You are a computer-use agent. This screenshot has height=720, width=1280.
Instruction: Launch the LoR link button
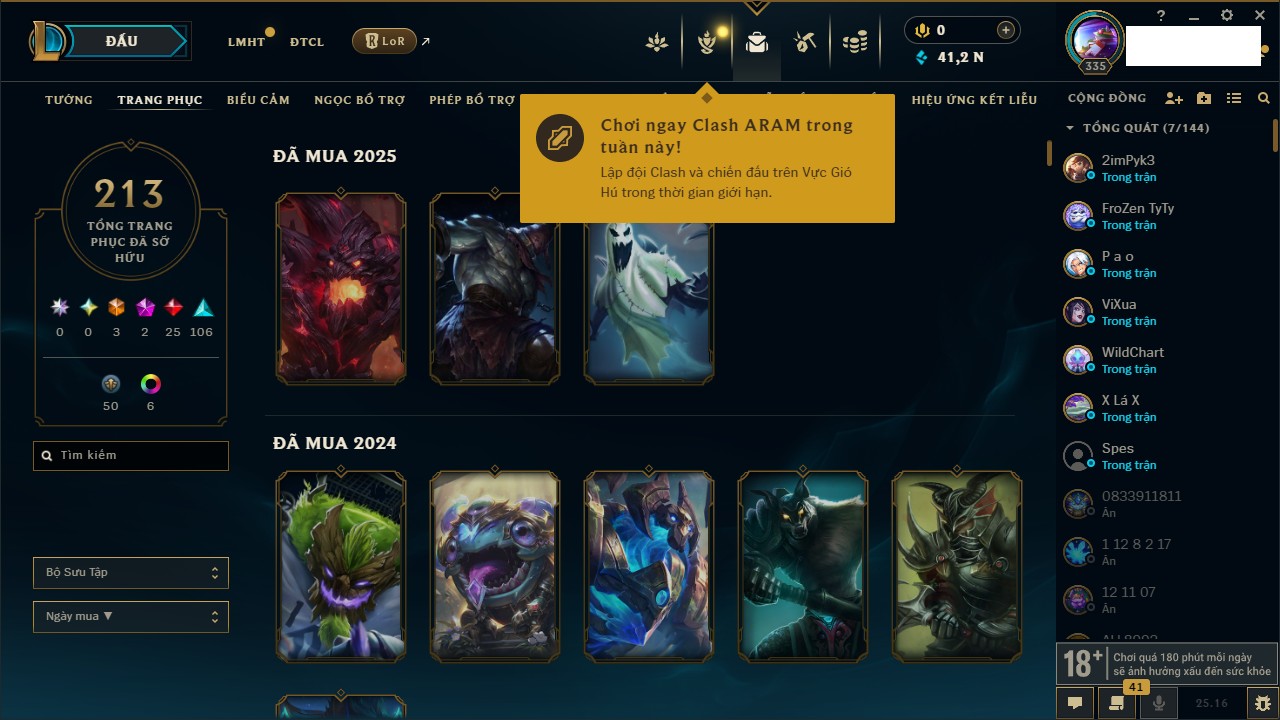coord(385,41)
